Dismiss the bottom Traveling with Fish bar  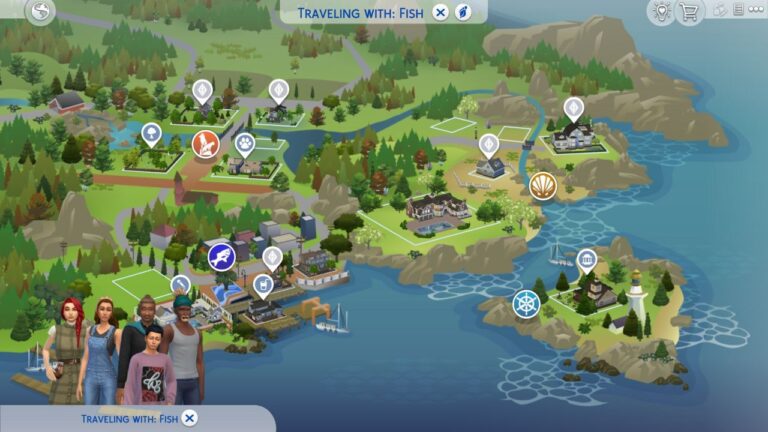pyautogui.click(x=190, y=418)
